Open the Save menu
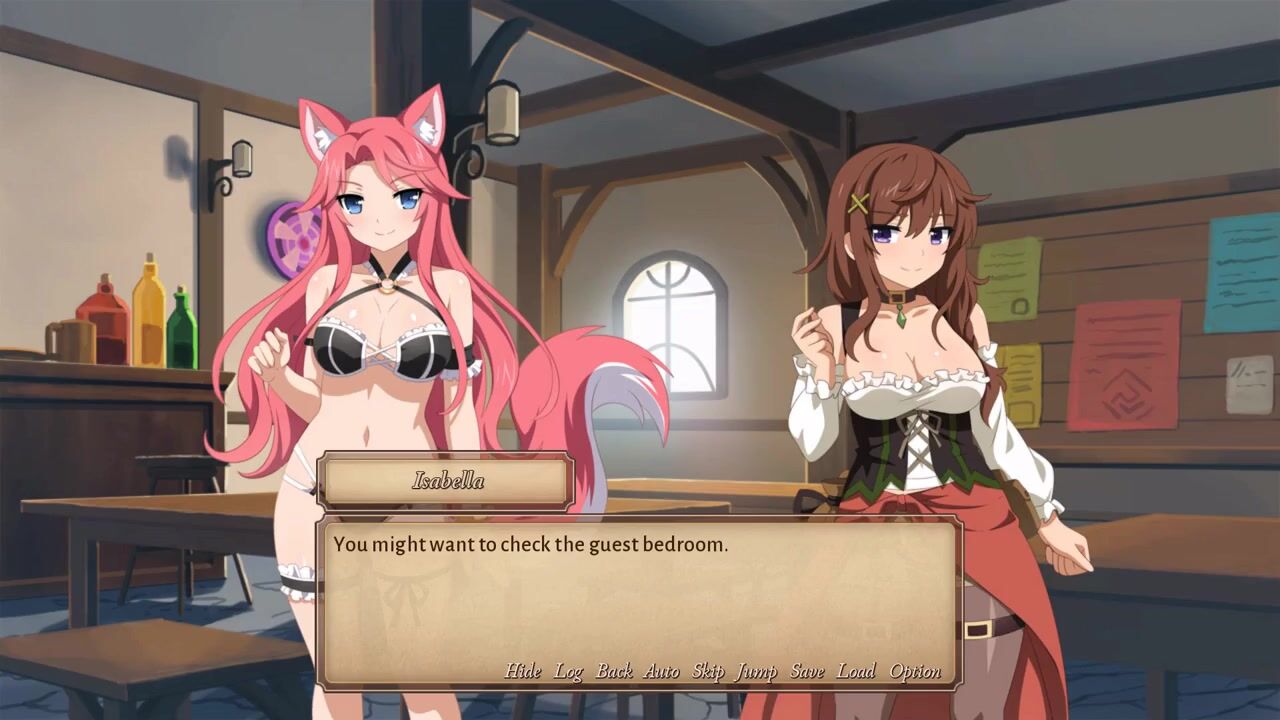 pyautogui.click(x=807, y=671)
